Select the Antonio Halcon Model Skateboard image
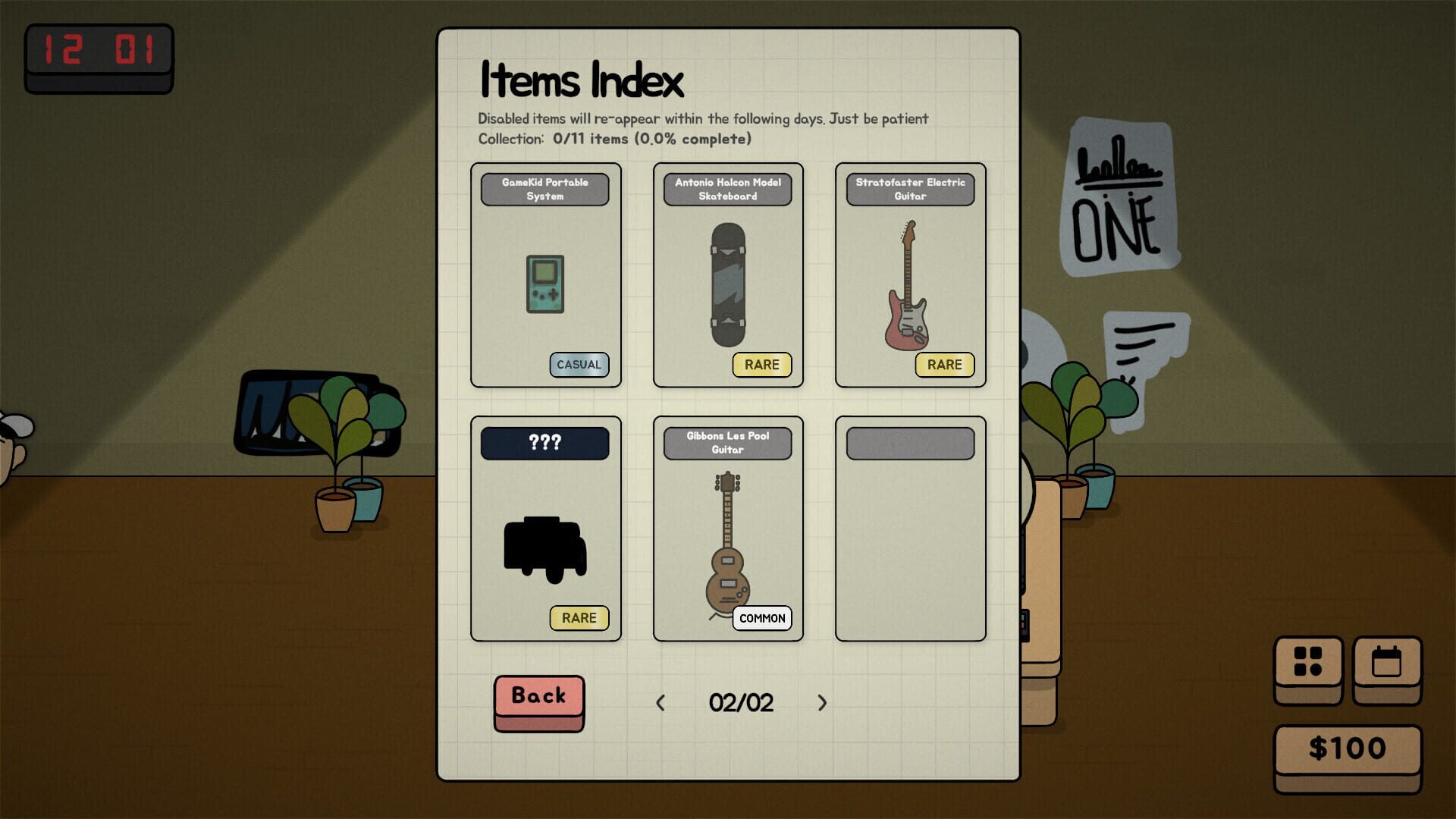Image resolution: width=1456 pixels, height=819 pixels. click(x=726, y=281)
